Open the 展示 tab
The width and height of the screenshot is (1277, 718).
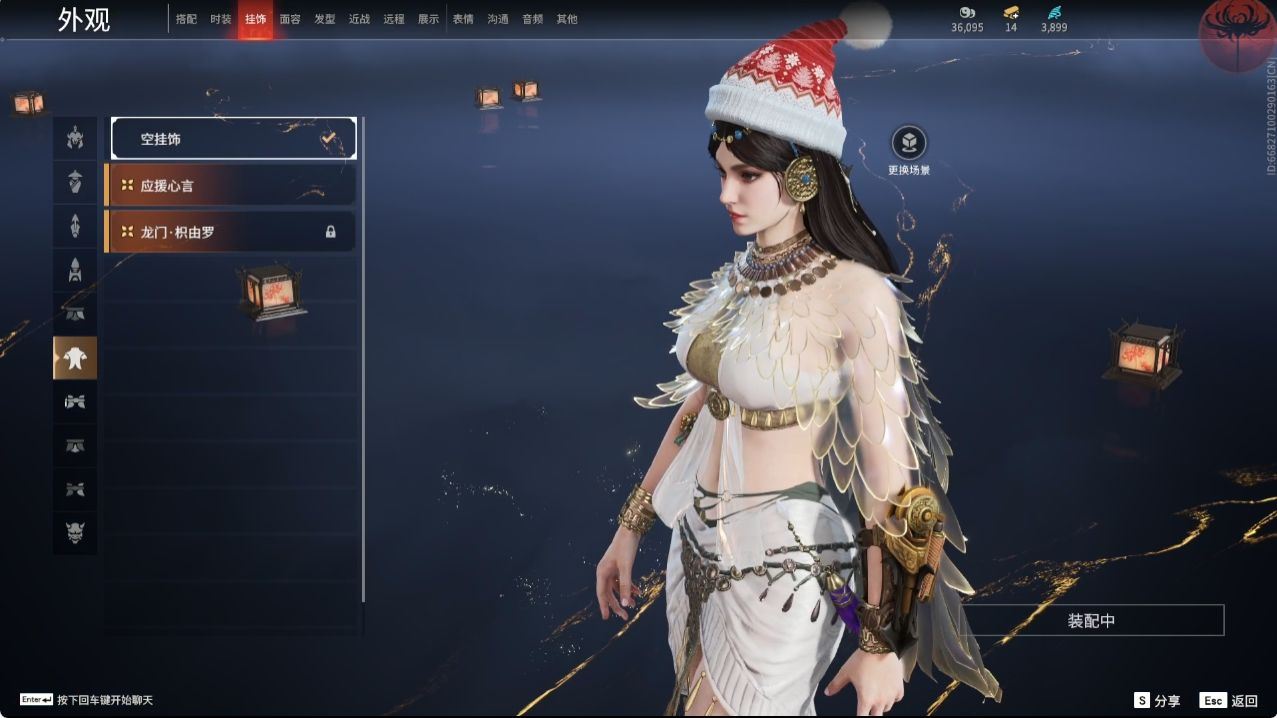(428, 19)
